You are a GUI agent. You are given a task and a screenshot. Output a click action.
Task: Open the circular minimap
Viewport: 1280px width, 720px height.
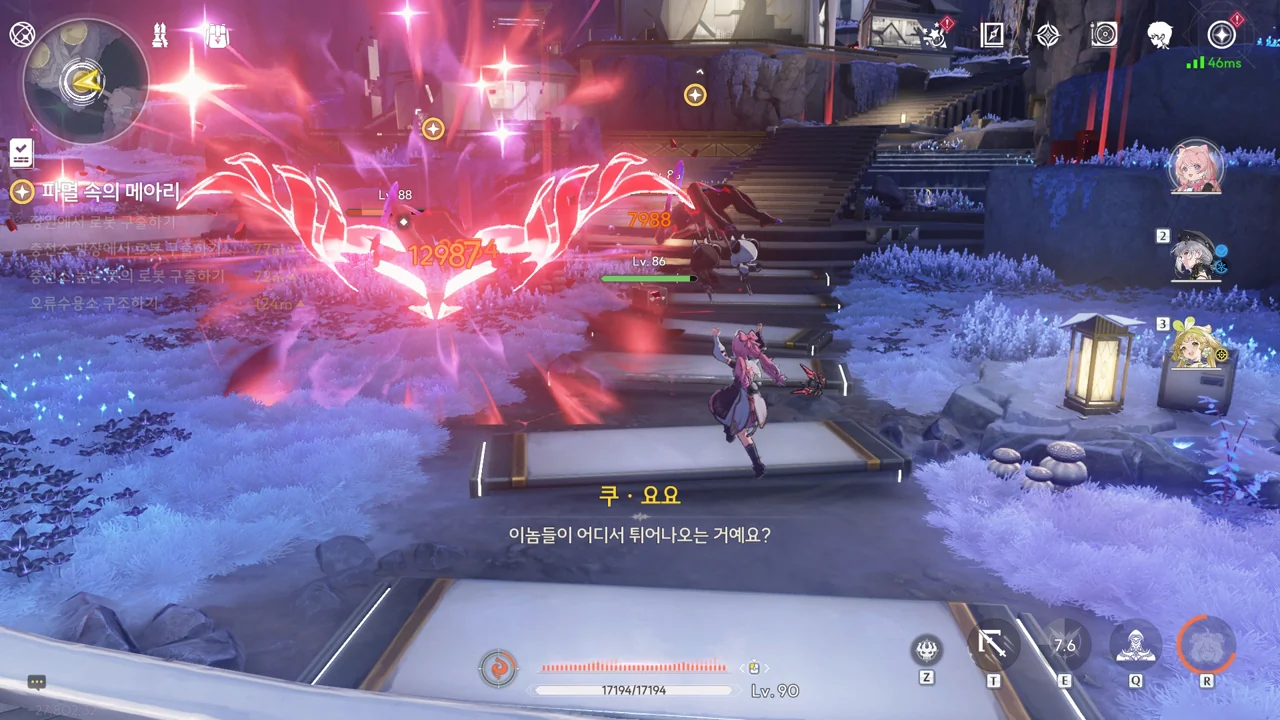pos(85,80)
